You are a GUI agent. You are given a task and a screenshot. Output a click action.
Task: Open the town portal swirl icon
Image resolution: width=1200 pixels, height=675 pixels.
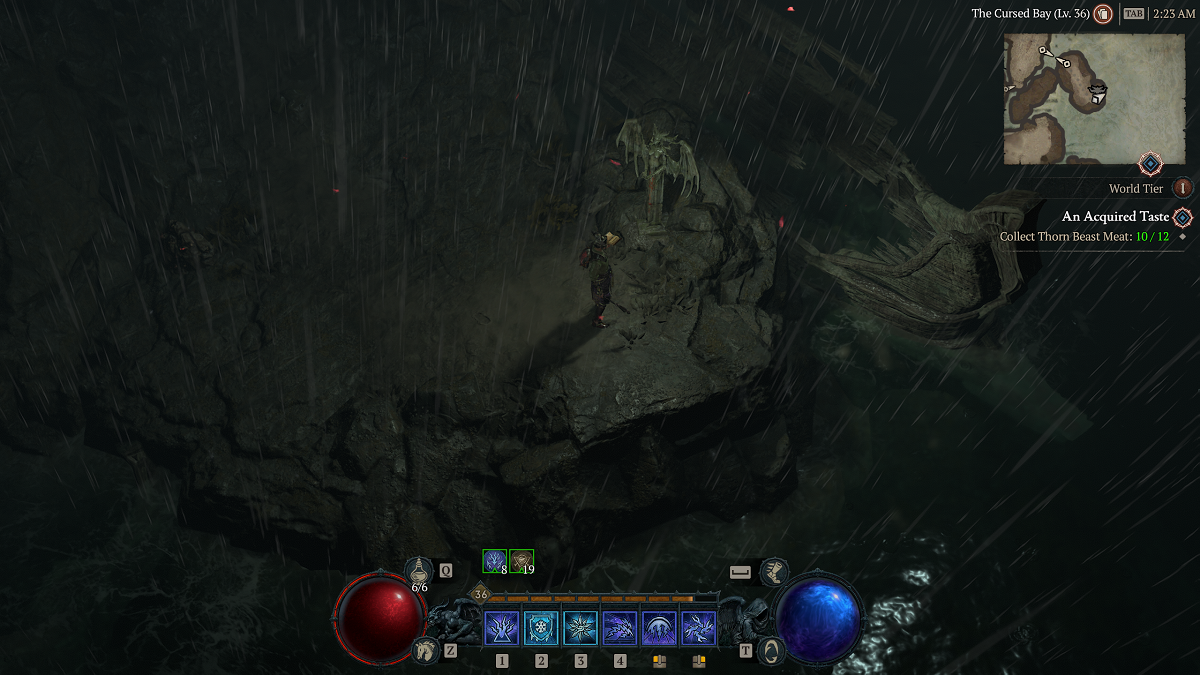[770, 650]
